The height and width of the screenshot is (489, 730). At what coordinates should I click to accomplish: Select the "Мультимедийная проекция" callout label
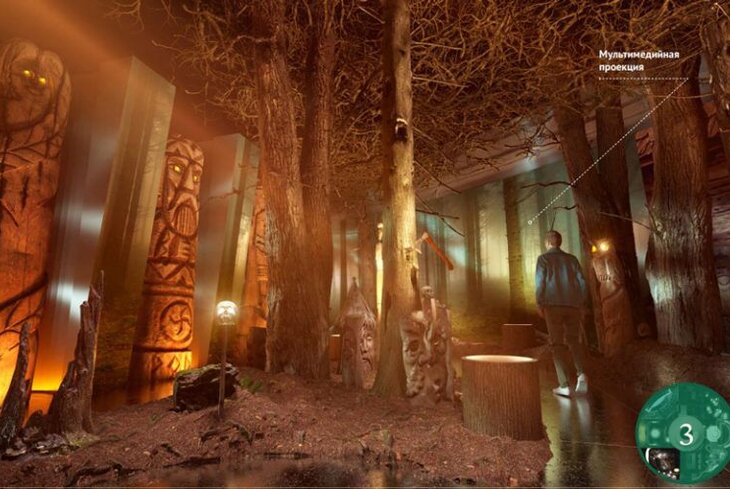(x=638, y=61)
